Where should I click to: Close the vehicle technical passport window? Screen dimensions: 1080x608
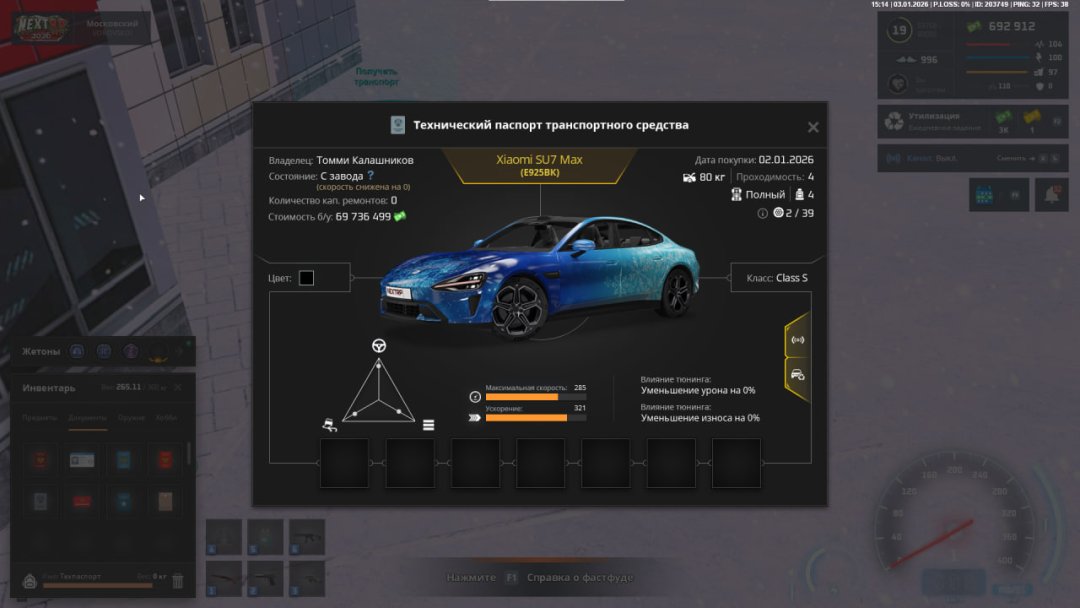(x=813, y=127)
